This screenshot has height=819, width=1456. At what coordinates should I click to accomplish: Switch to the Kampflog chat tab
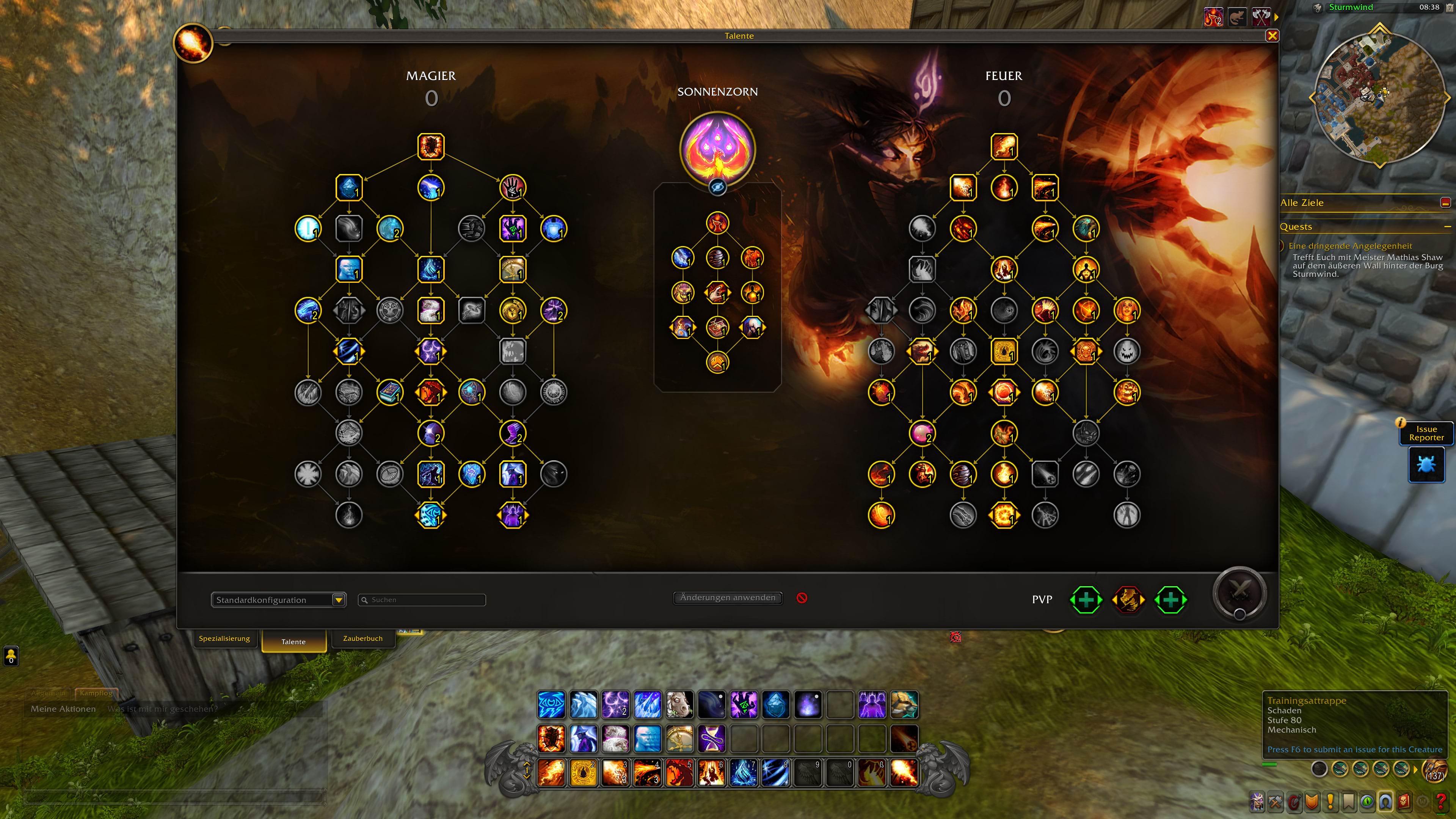coord(96,693)
